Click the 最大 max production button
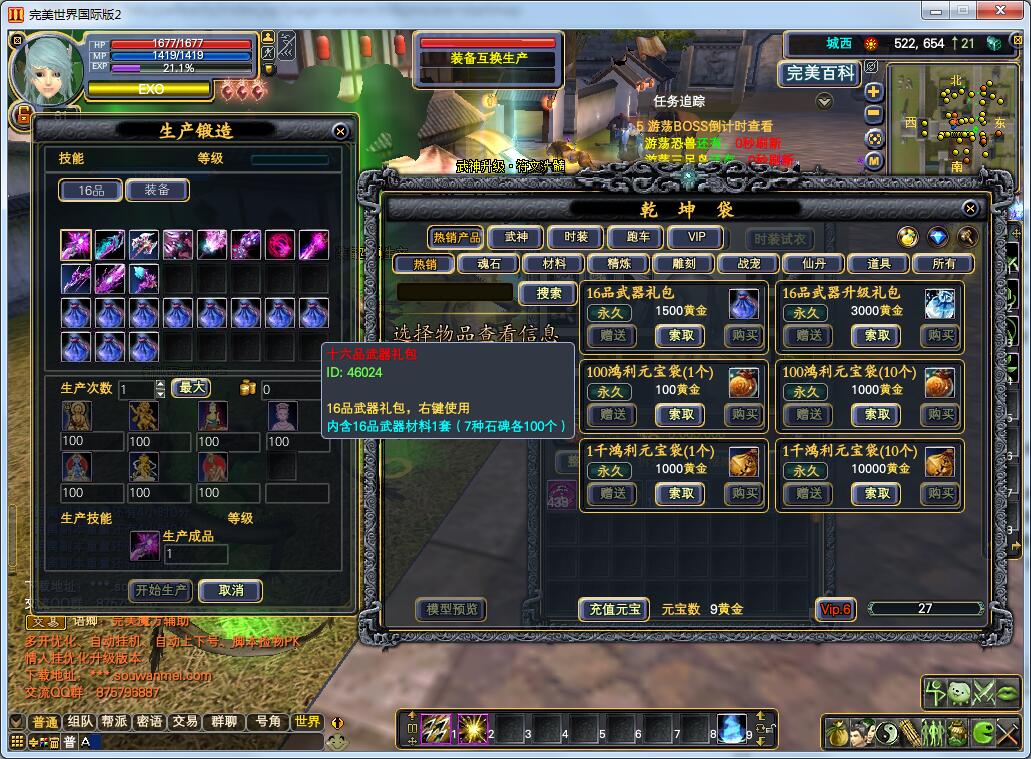This screenshot has width=1031, height=759. [192, 388]
